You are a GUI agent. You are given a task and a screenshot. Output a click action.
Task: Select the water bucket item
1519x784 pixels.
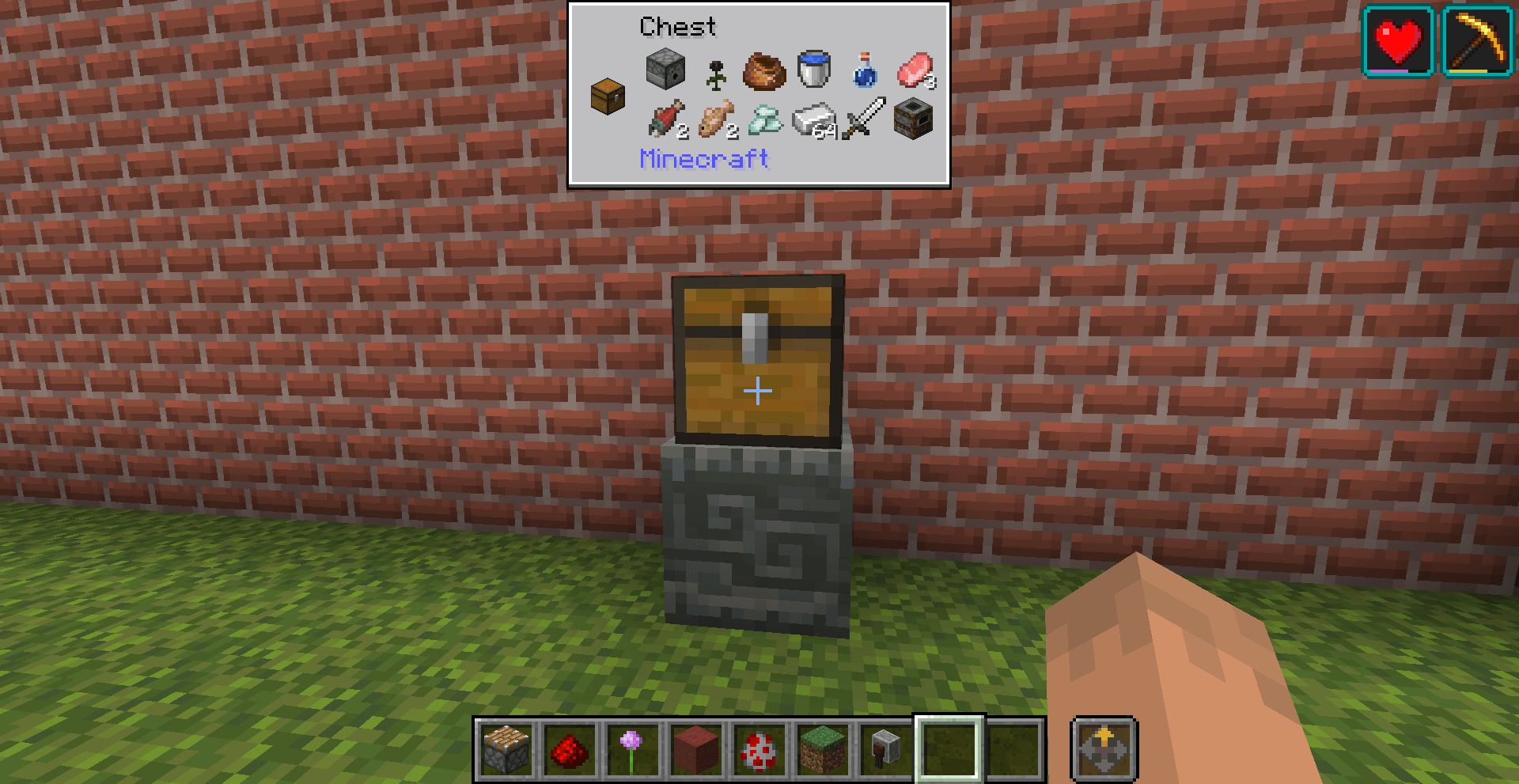pyautogui.click(x=813, y=68)
